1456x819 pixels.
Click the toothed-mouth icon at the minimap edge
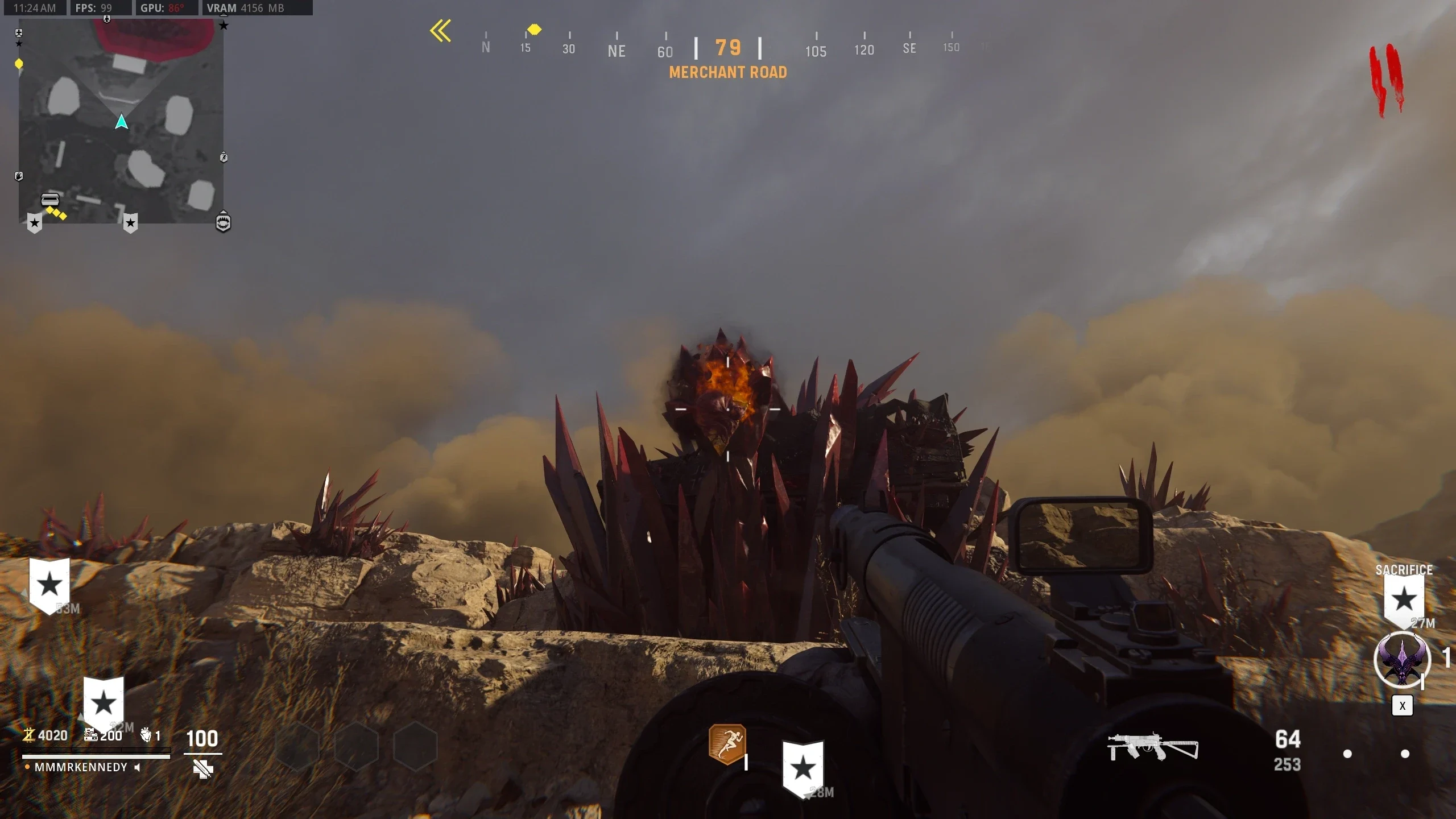(224, 221)
